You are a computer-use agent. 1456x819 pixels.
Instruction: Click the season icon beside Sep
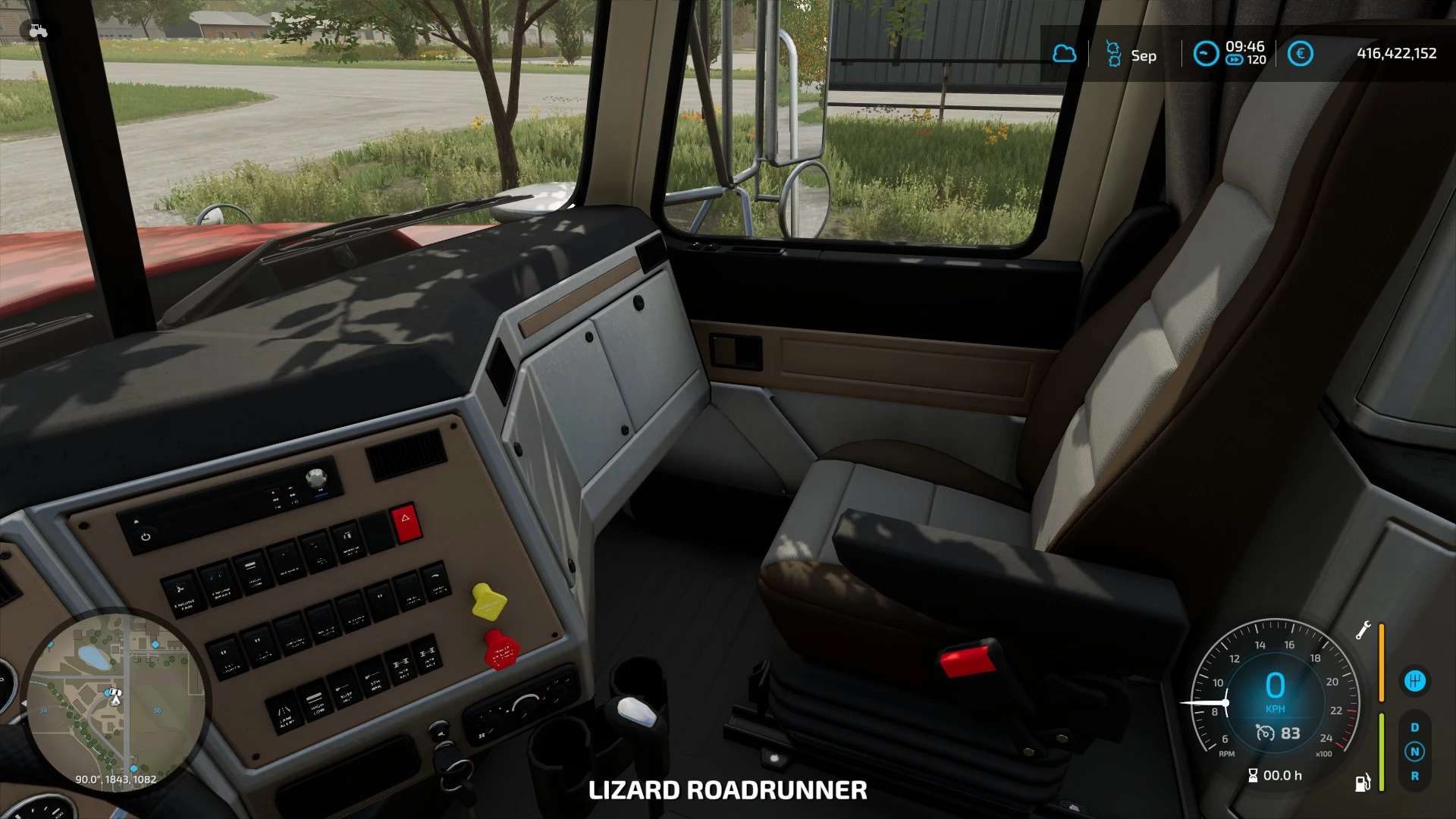1113,55
